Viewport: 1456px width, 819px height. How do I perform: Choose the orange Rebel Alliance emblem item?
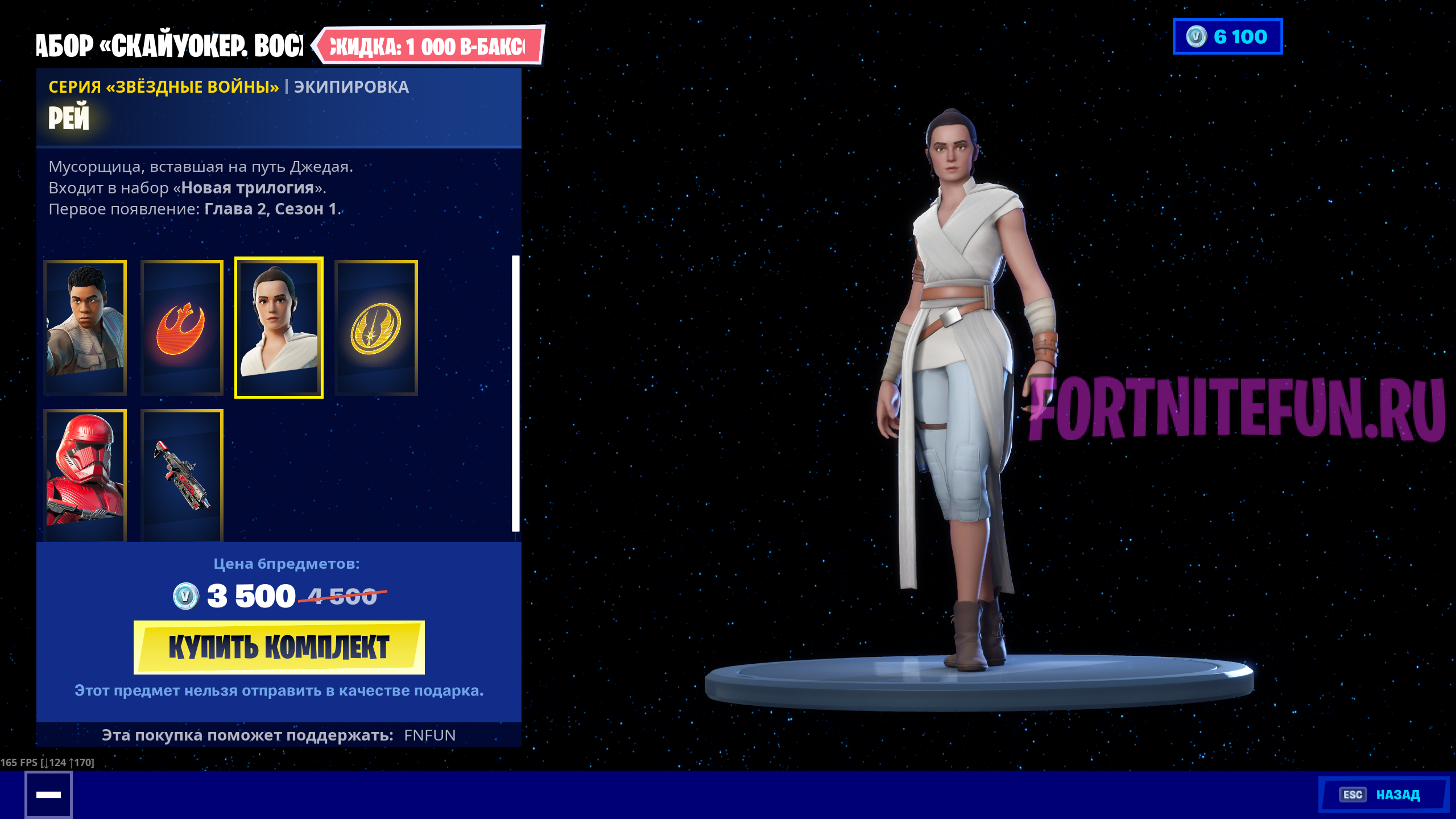click(182, 327)
